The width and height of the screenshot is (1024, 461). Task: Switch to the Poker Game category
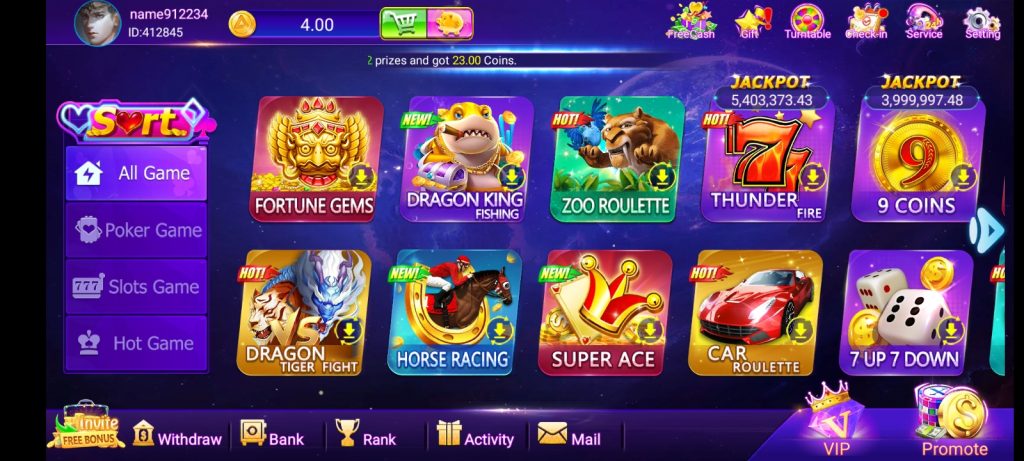pos(136,230)
